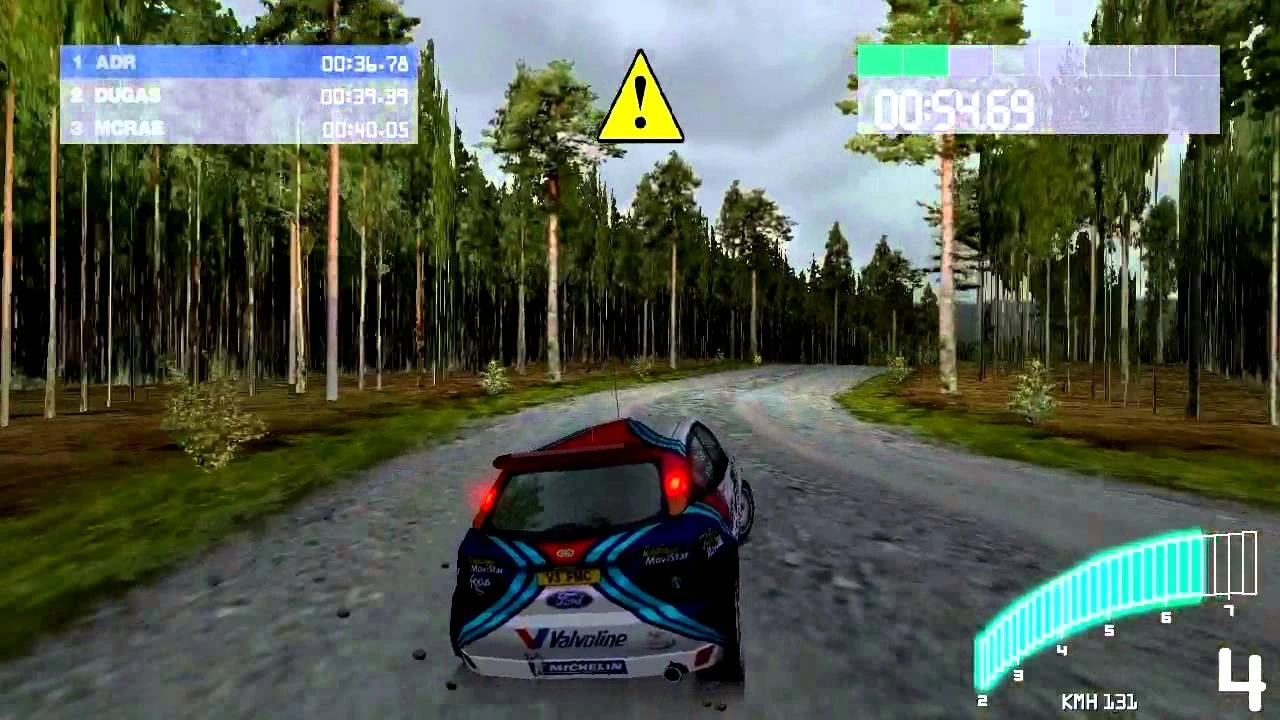Click the Ford oval badge on the car
This screenshot has height=720, width=1280.
click(x=566, y=600)
